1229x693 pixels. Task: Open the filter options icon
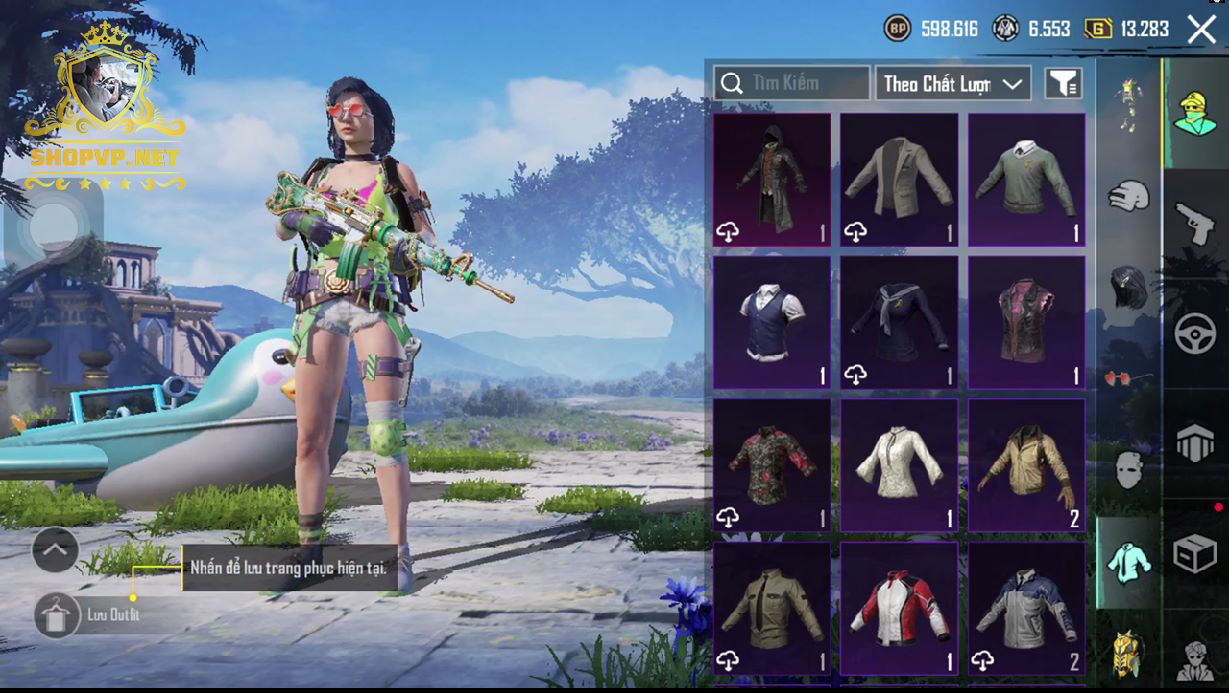(x=1063, y=84)
